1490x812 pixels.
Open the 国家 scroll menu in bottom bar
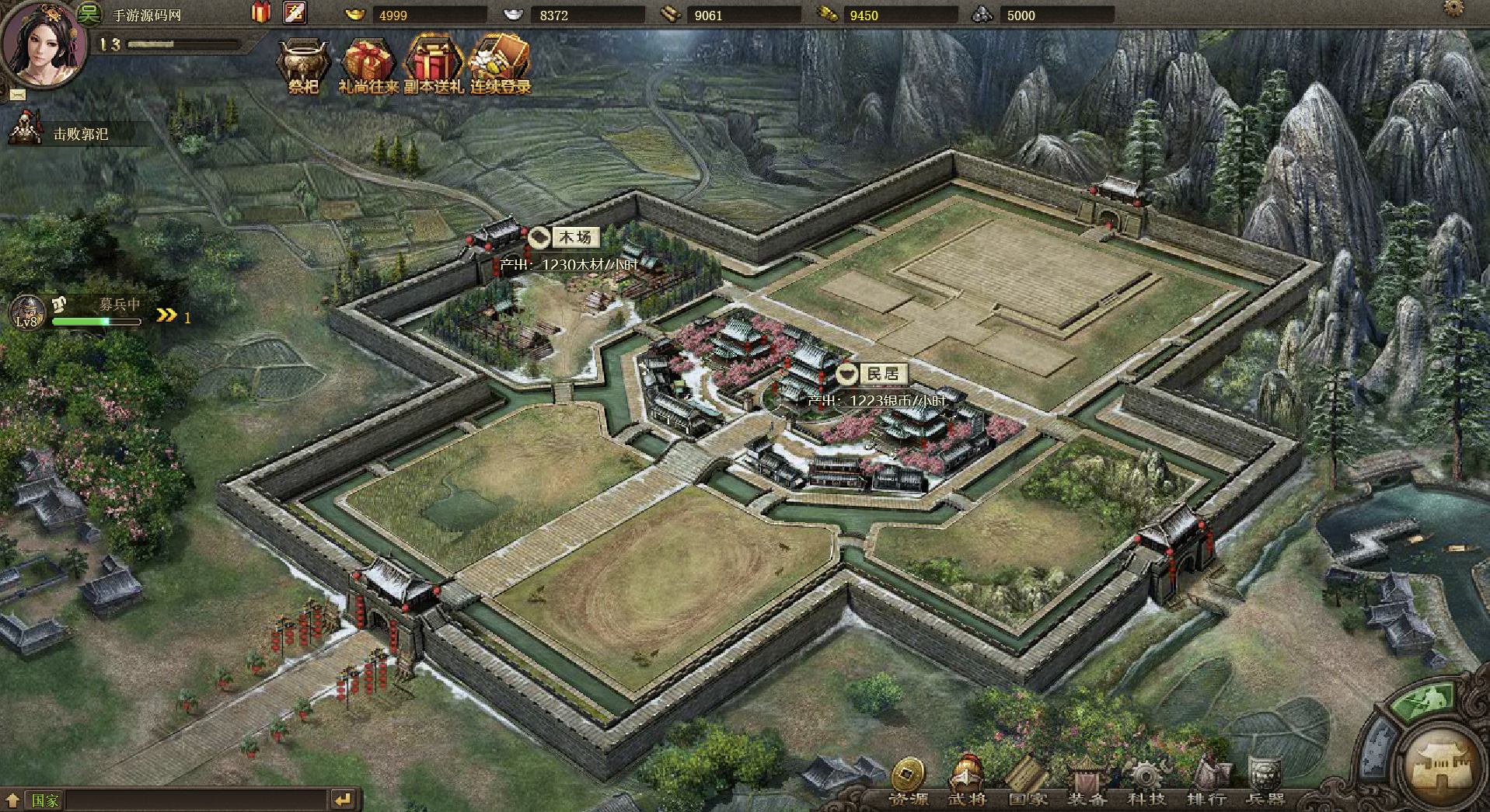[x=1026, y=779]
